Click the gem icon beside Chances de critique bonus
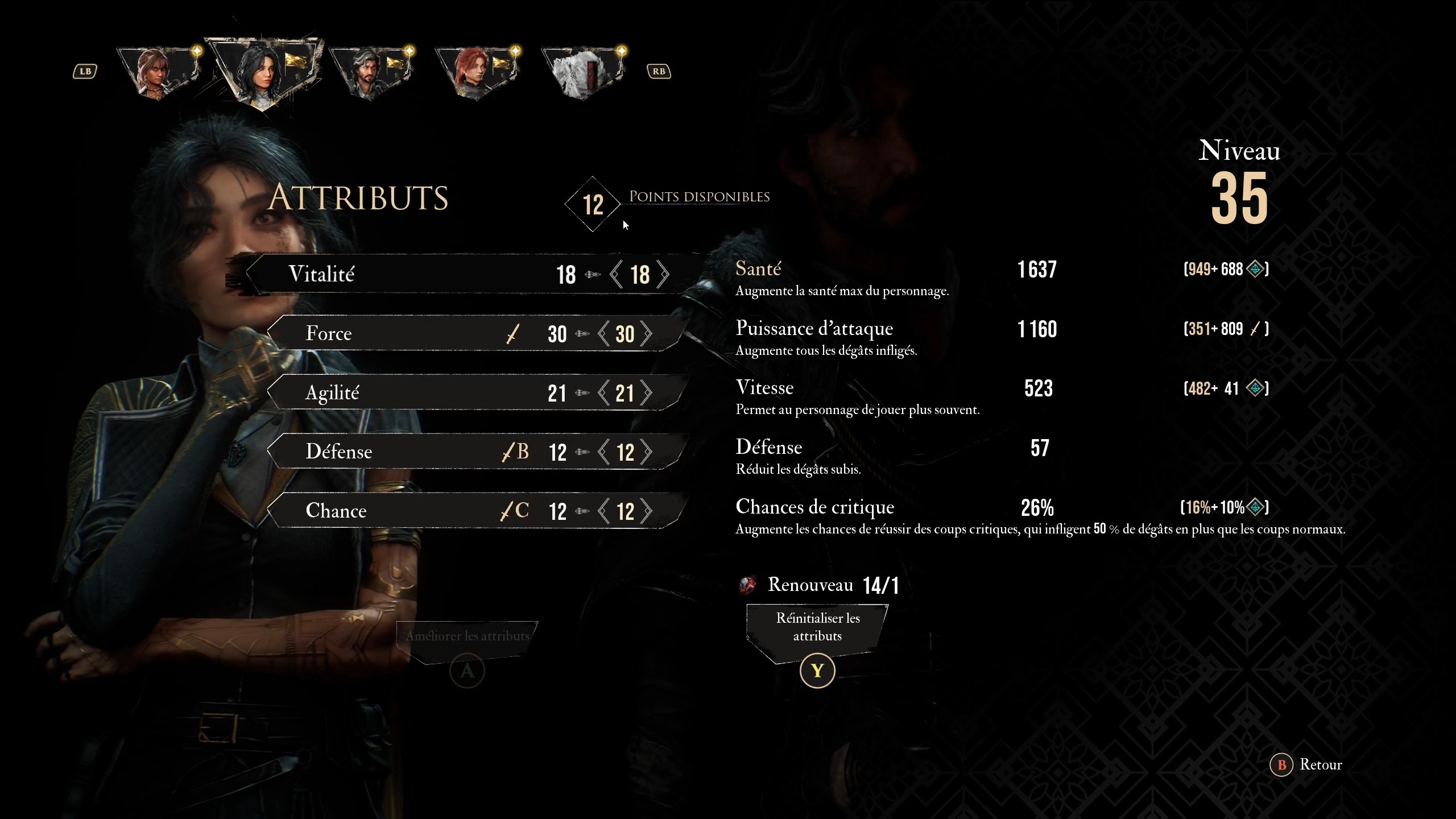Viewport: 1456px width, 819px height. pos(1256,507)
